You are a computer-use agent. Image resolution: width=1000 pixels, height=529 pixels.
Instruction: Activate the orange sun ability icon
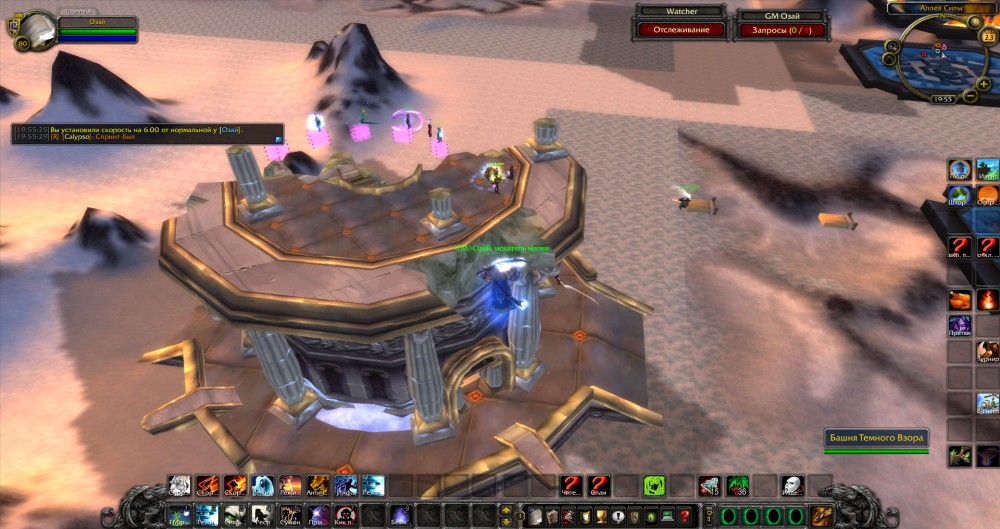click(x=987, y=194)
